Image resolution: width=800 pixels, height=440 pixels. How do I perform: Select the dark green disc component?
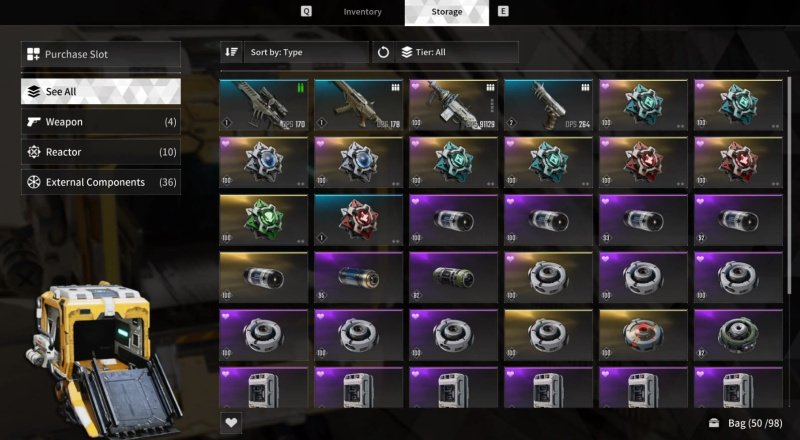tap(738, 335)
